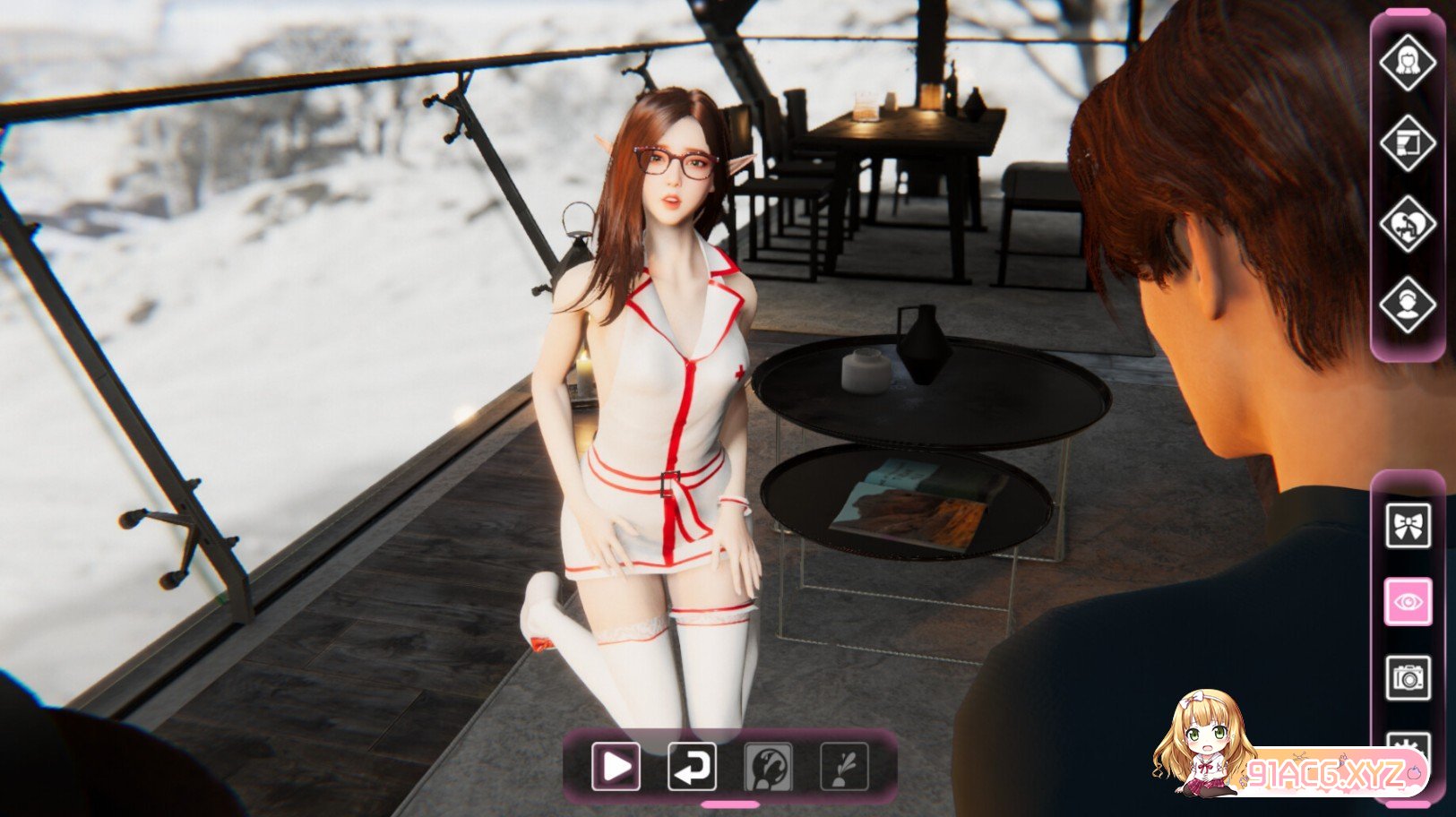Toggle the pink eye view button
1456x817 pixels.
[1408, 602]
